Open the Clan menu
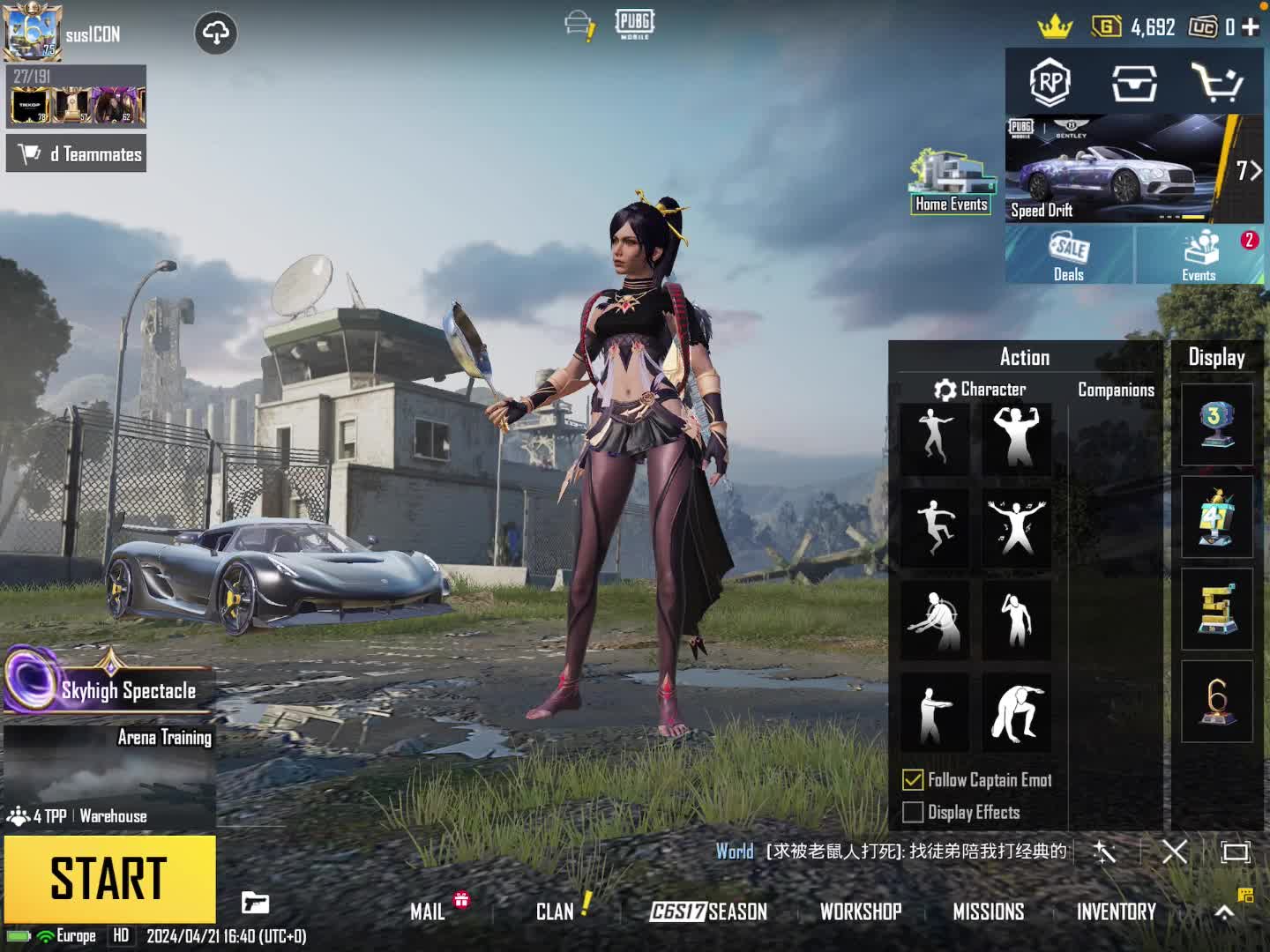 click(x=555, y=911)
